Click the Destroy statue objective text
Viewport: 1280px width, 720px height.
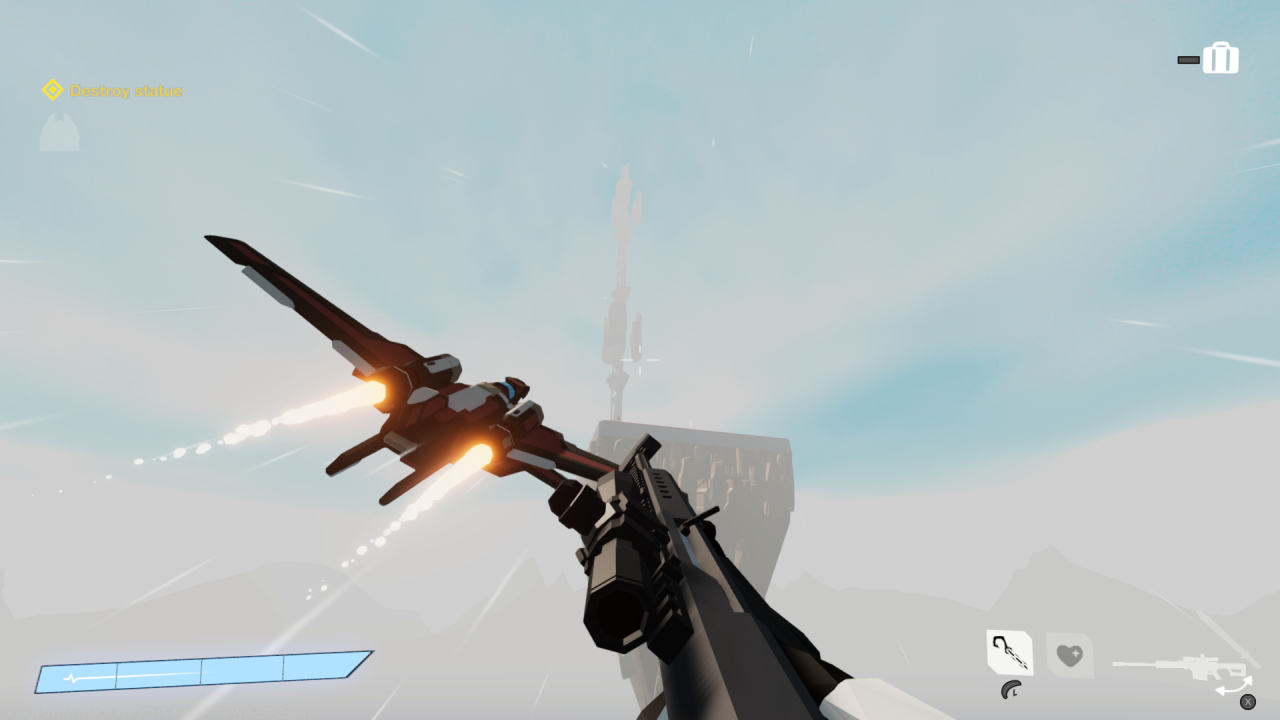125,90
